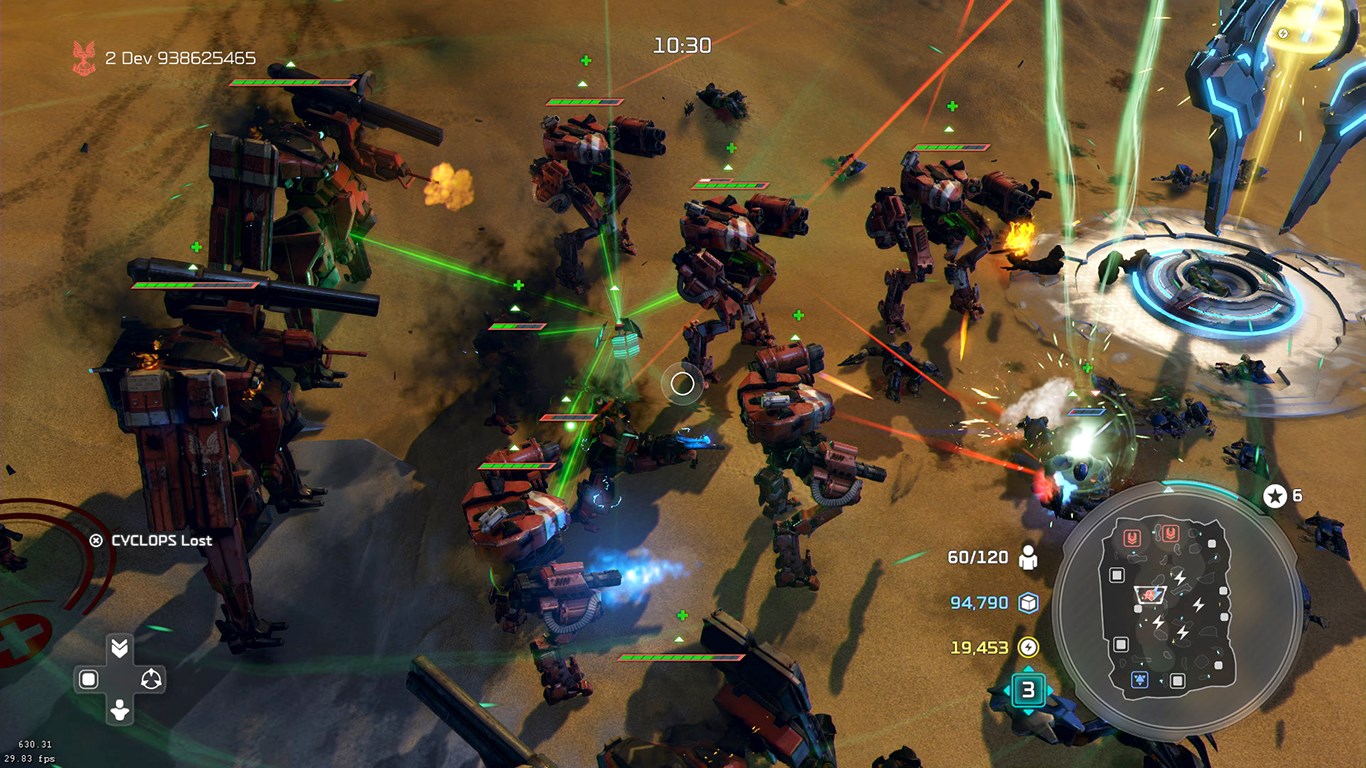Open leader powers via the star icon
The image size is (1366, 768).
coord(1275,496)
